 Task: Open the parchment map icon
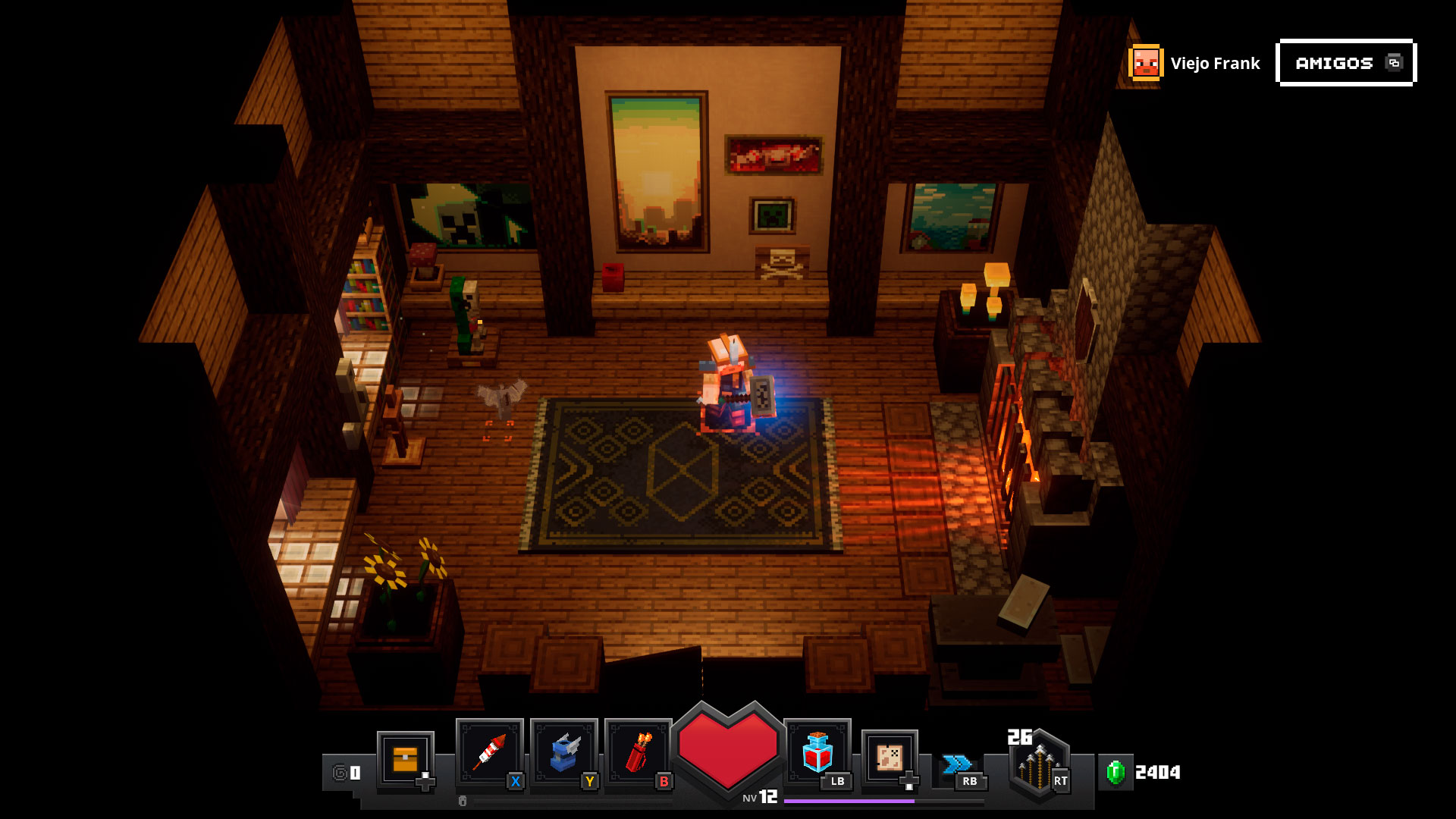coord(889,757)
